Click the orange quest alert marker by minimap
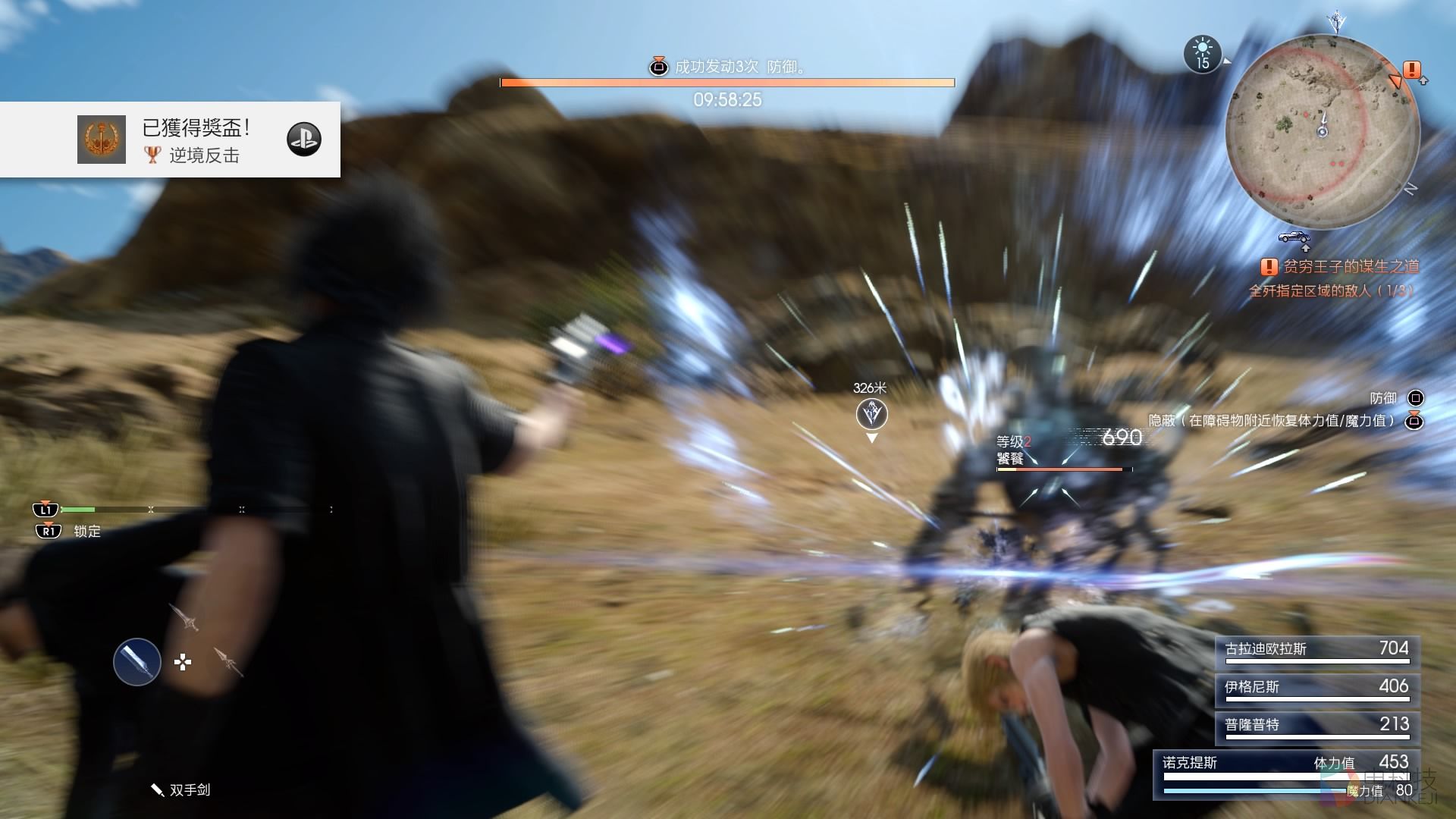This screenshot has width=1456, height=819. [1411, 71]
